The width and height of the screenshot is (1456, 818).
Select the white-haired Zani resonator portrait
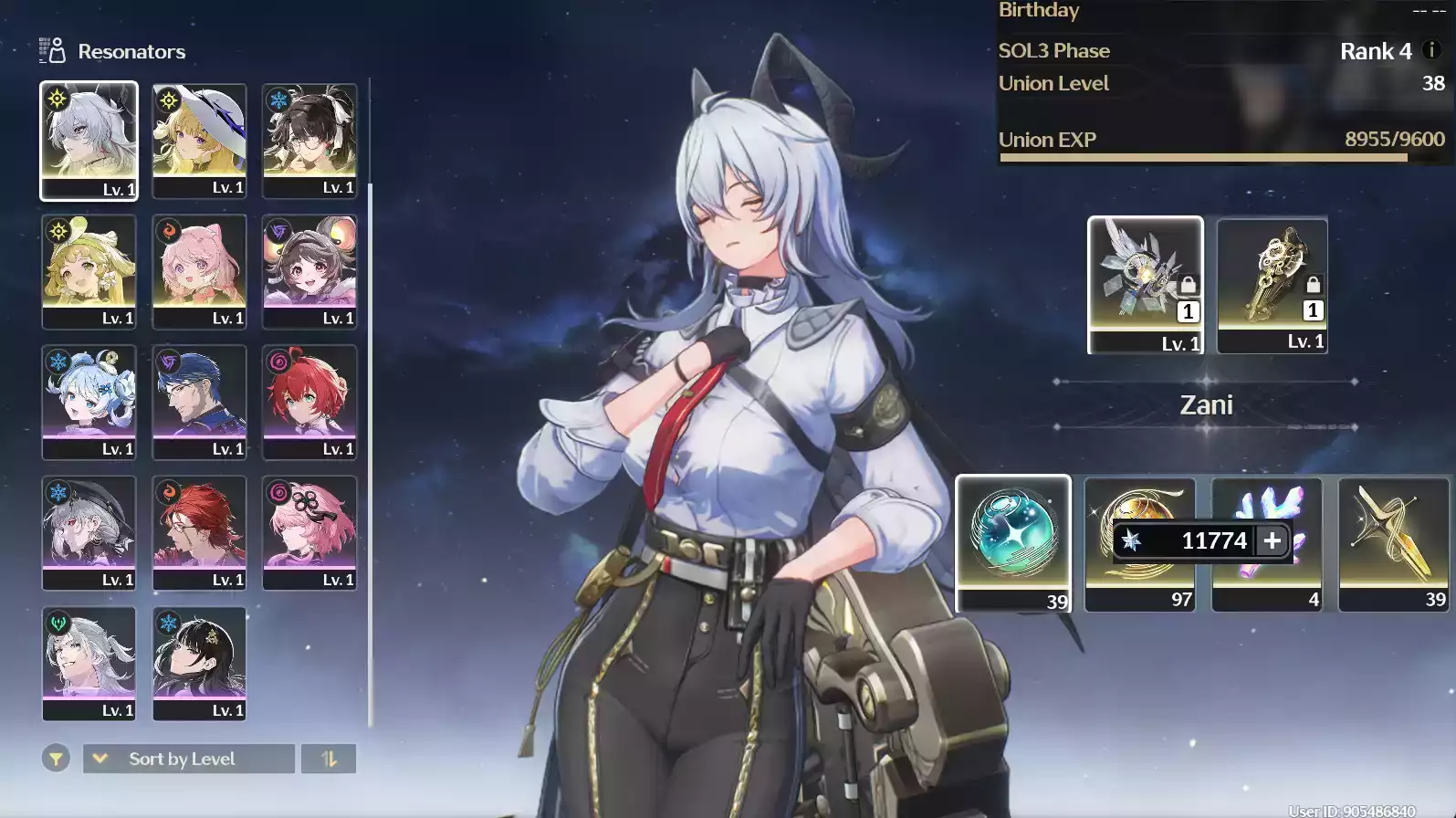tap(89, 140)
